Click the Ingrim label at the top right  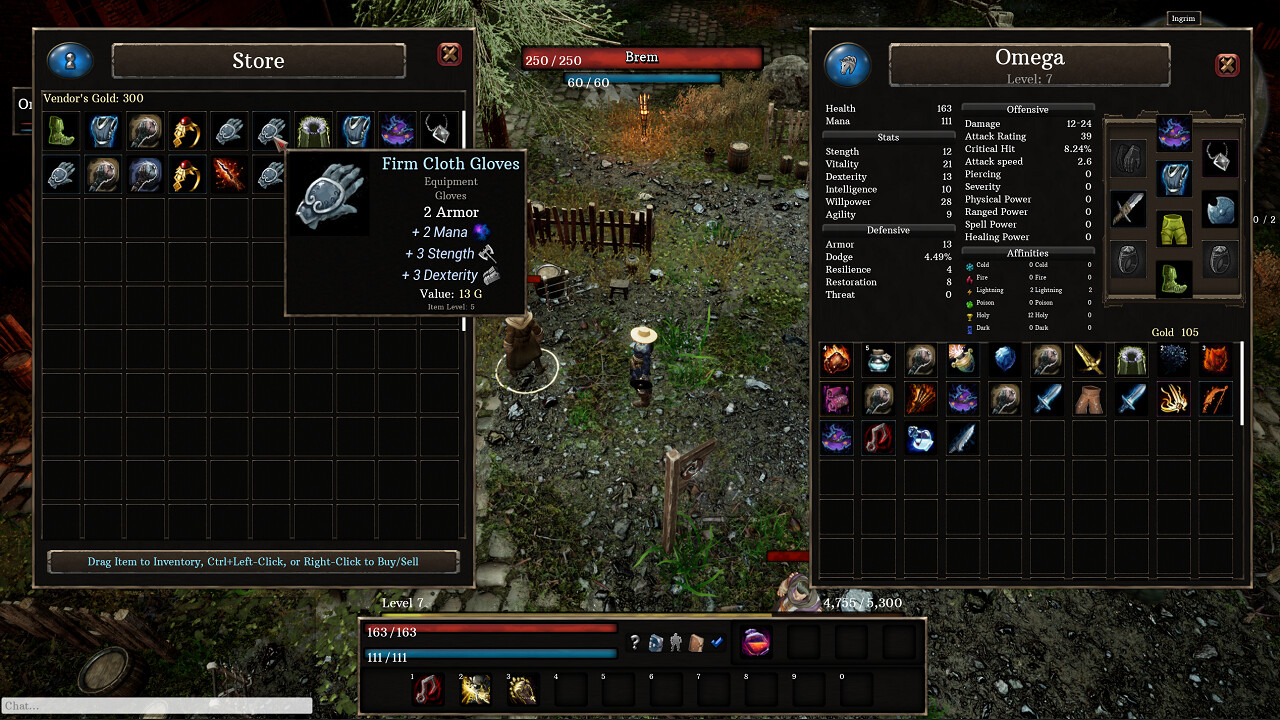point(1183,18)
